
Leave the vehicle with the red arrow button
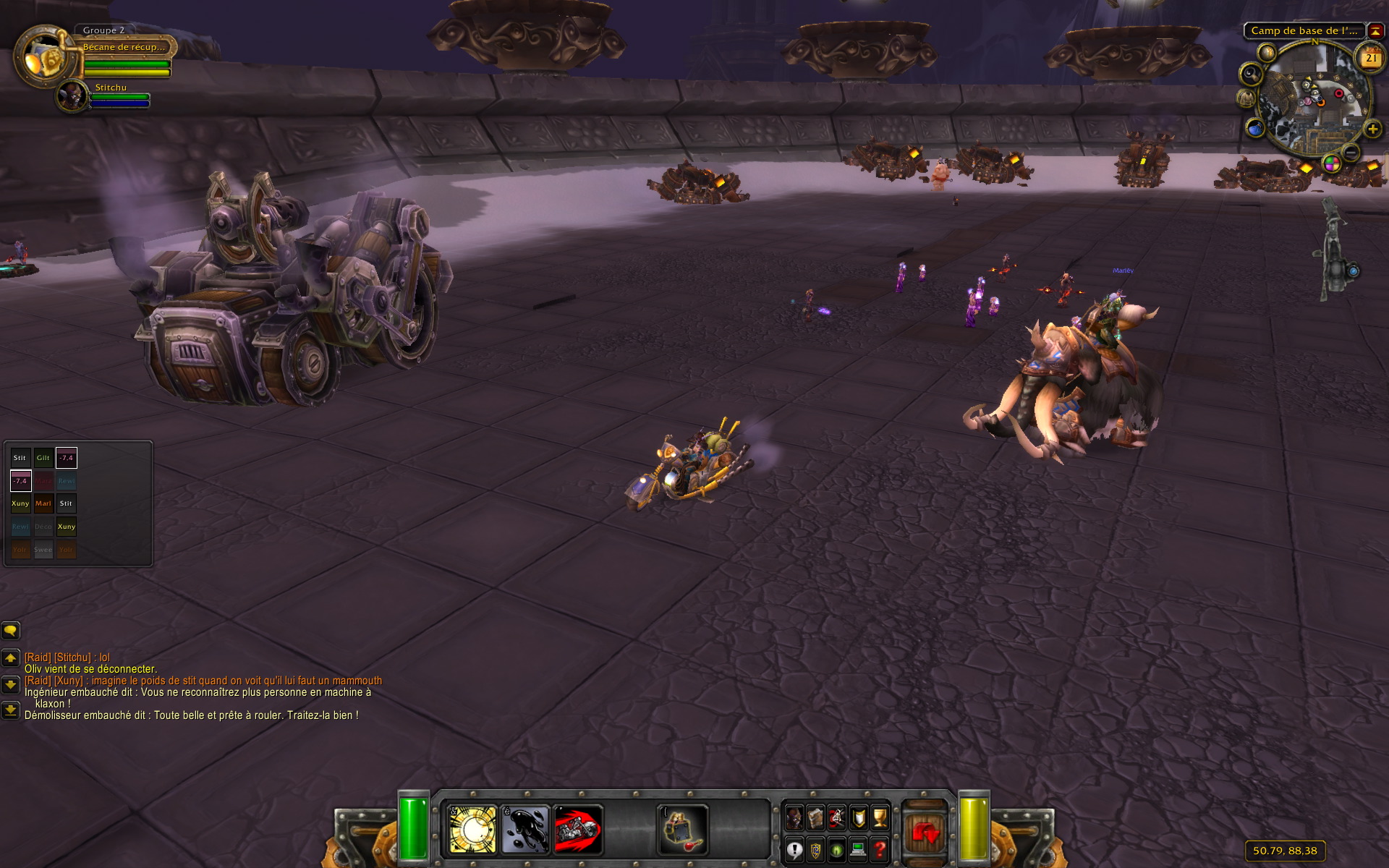925,833
